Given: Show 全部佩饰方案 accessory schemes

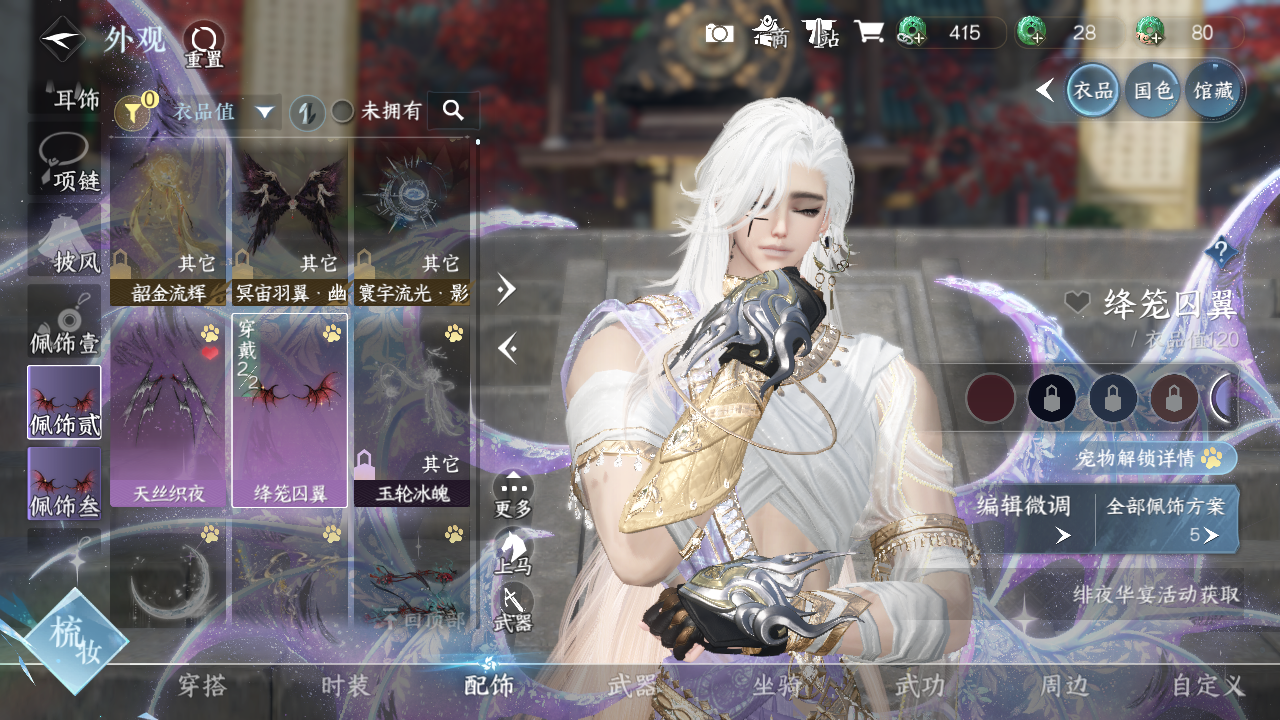Looking at the screenshot, I should pyautogui.click(x=1166, y=518).
